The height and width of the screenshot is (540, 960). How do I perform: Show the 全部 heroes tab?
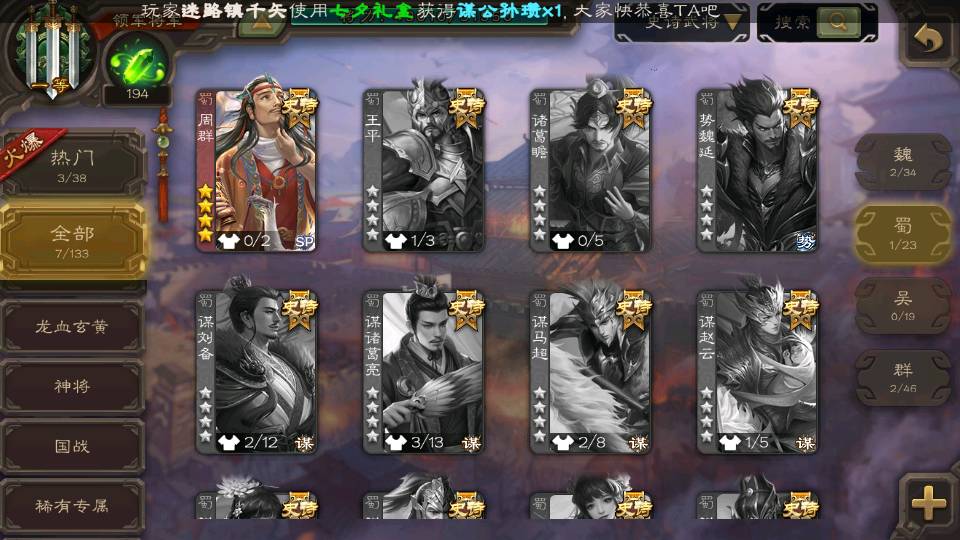[72, 240]
